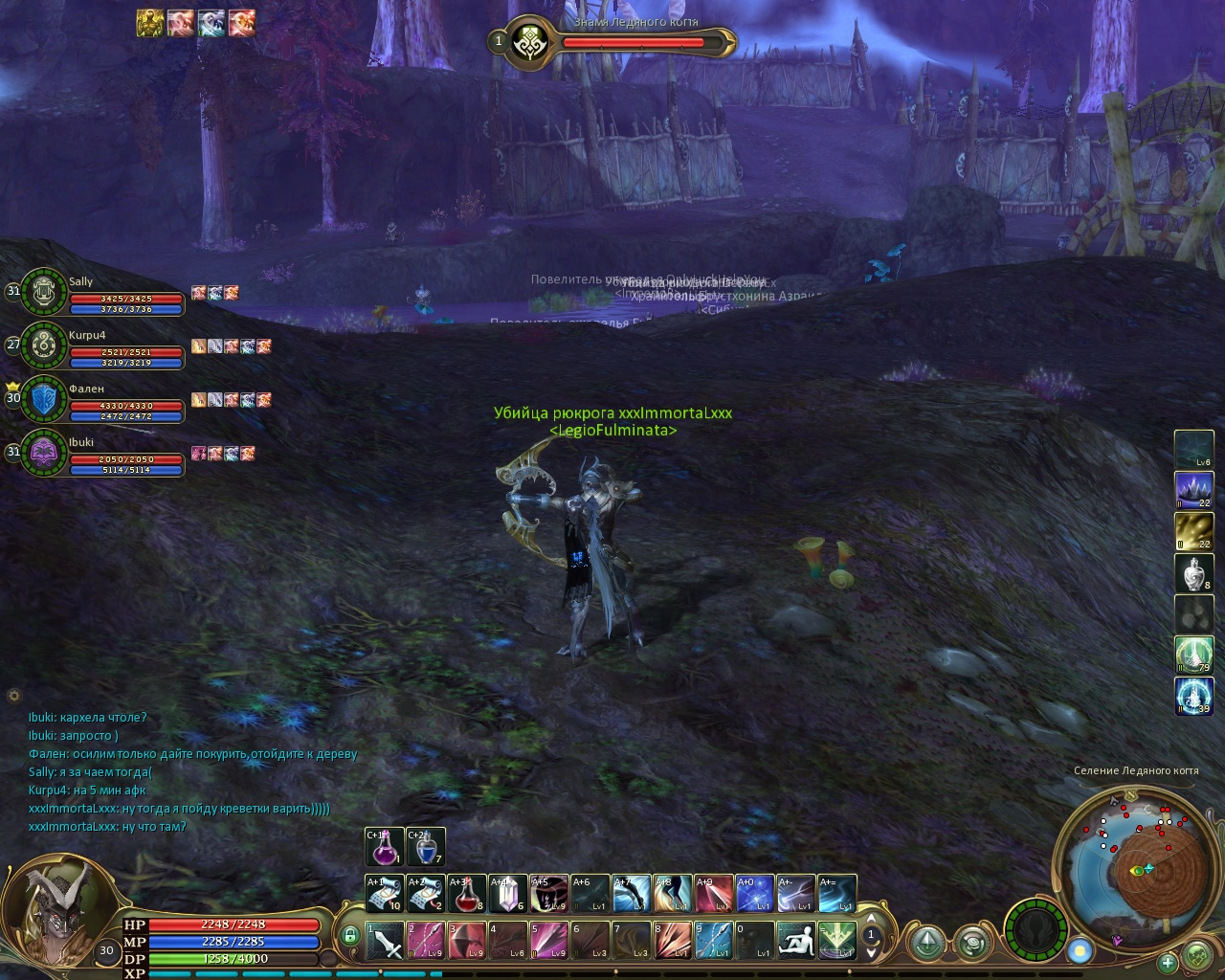Open the green round map button beside minimap

pyautogui.click(x=1198, y=955)
